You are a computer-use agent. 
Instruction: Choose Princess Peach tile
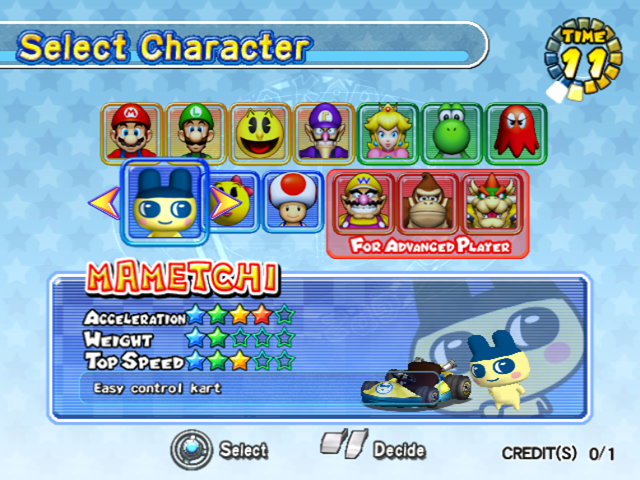[x=389, y=134]
